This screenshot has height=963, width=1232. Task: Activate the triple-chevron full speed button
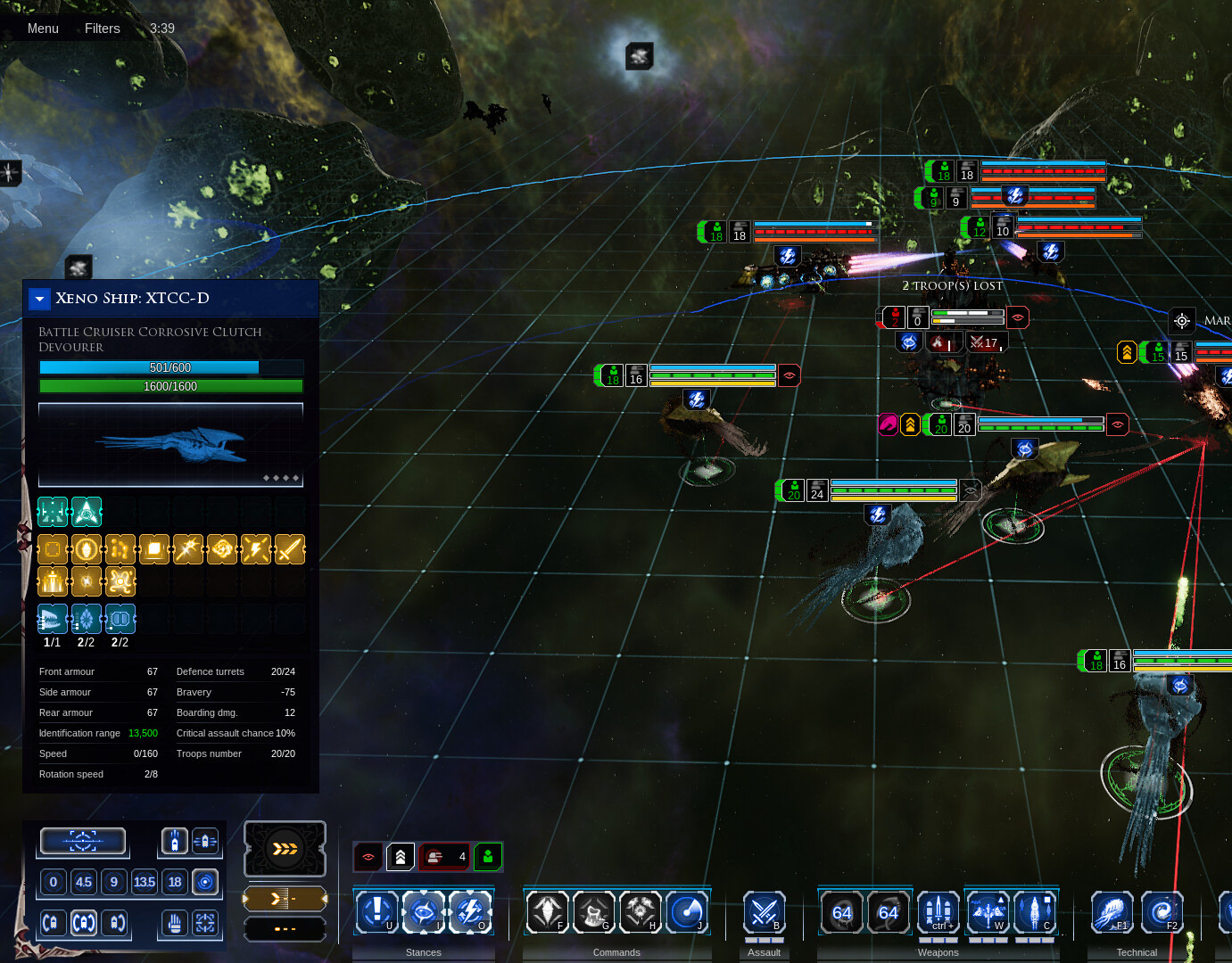coord(285,848)
